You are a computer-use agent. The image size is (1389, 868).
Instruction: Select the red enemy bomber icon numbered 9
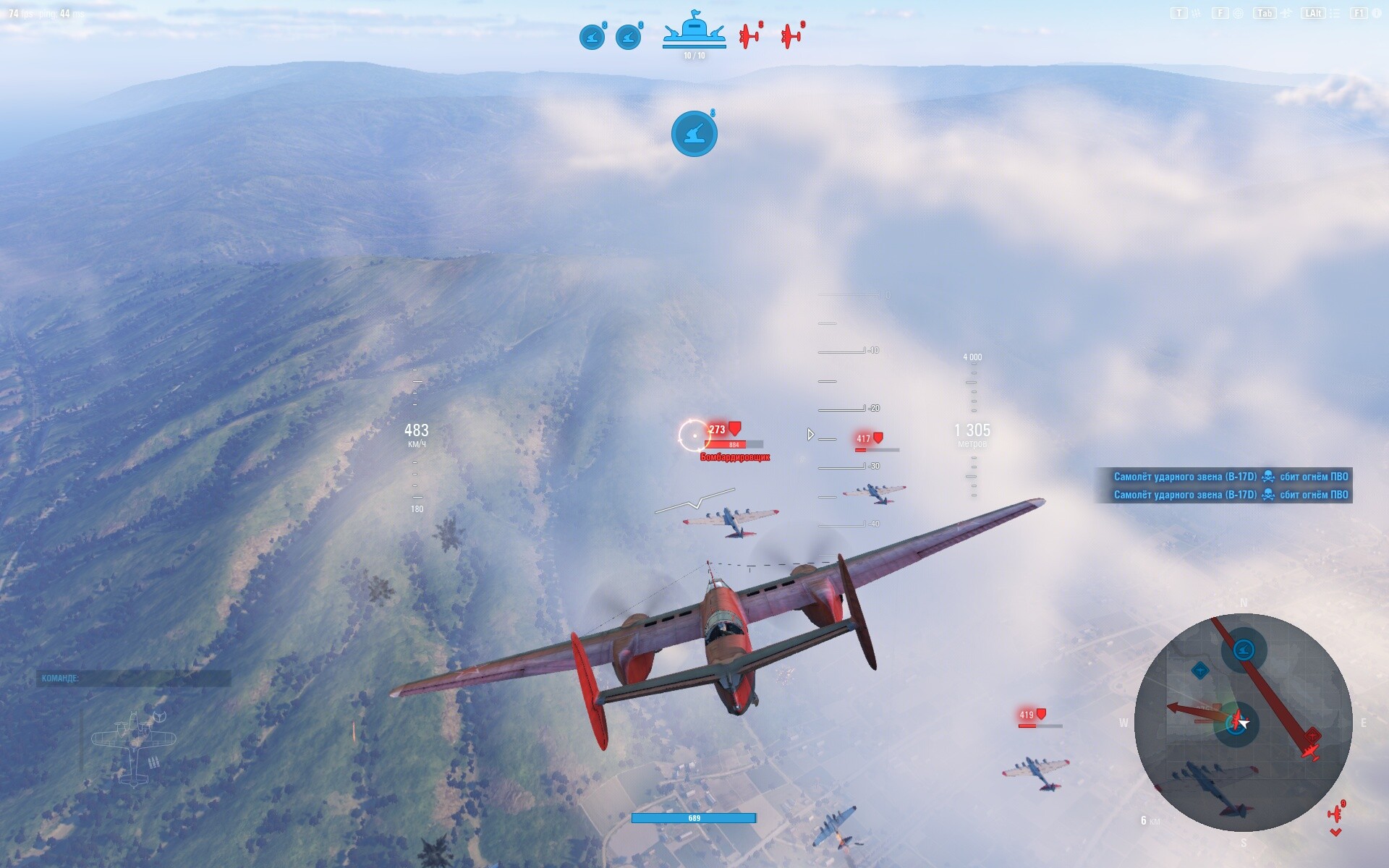click(791, 35)
